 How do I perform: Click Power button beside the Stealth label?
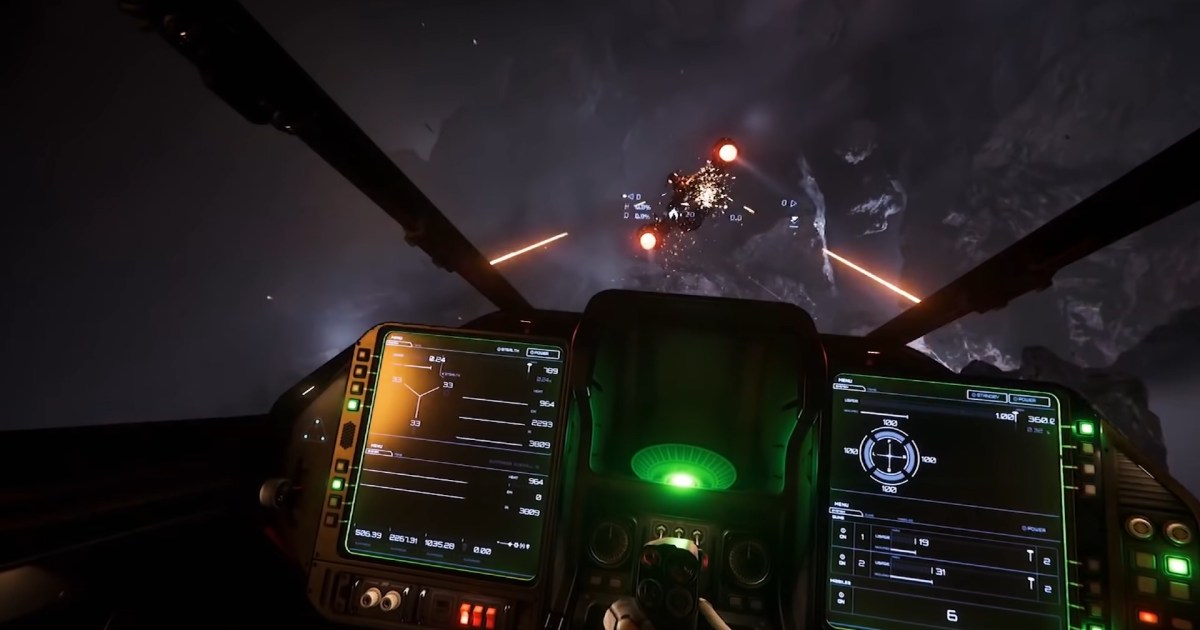tap(543, 352)
